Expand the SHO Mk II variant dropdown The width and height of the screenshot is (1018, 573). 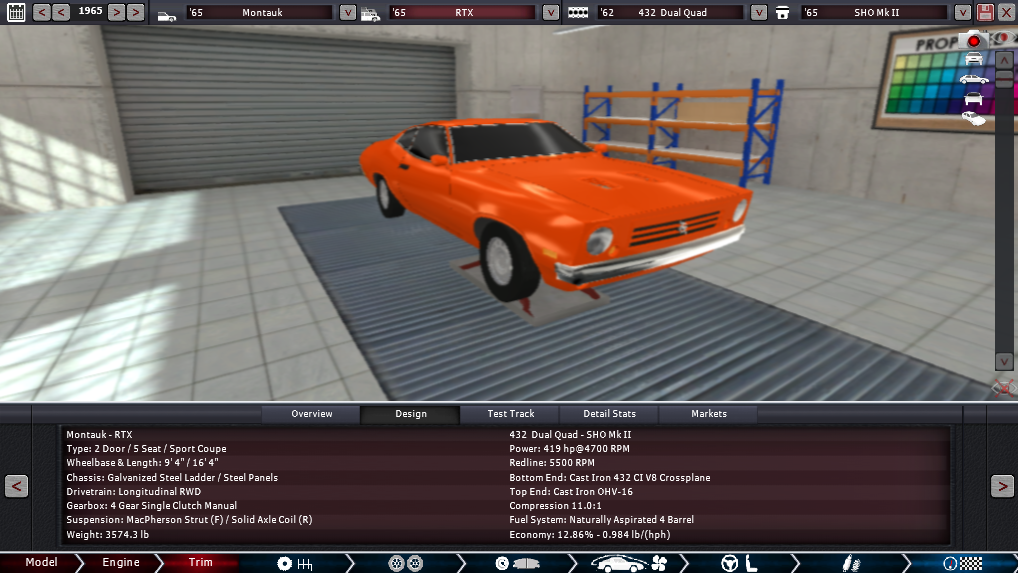962,13
